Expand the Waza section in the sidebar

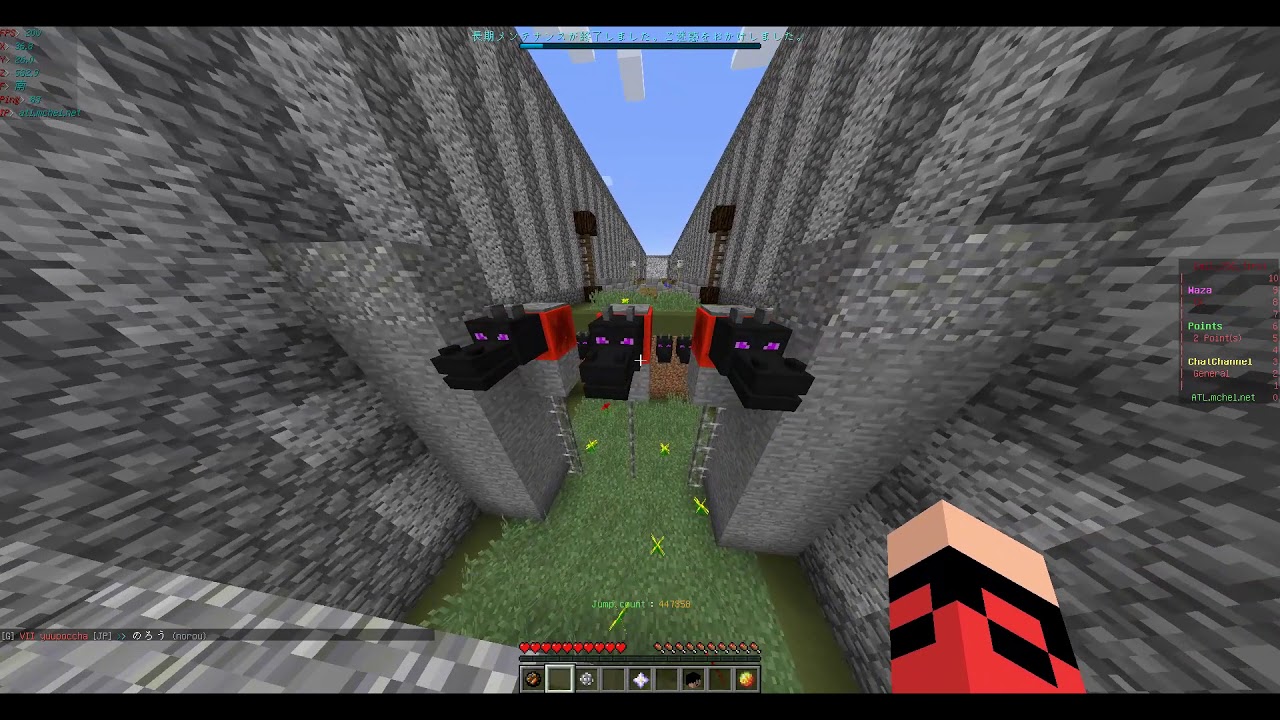pyautogui.click(x=1200, y=290)
